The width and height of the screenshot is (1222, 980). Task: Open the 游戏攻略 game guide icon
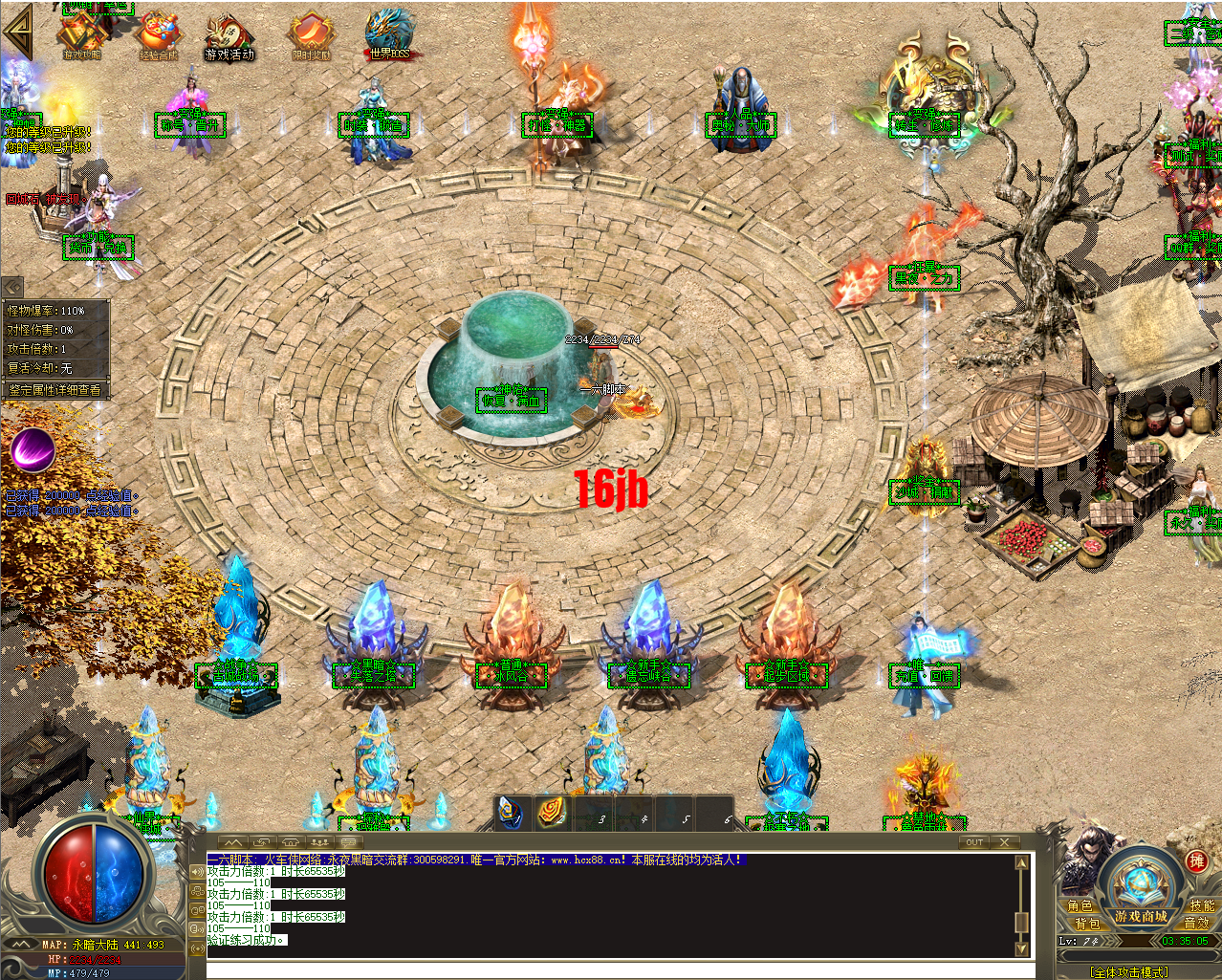click(82, 35)
